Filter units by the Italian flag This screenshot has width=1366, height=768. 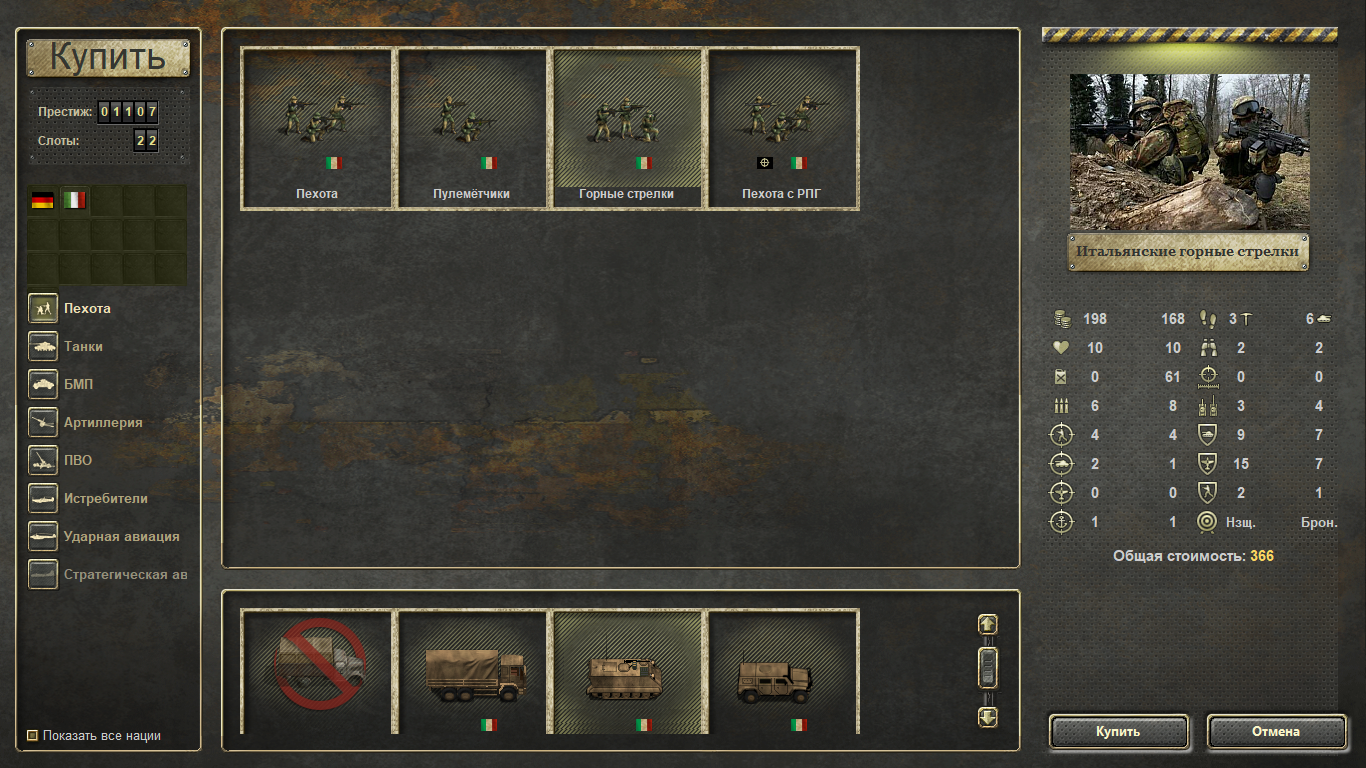coord(75,201)
